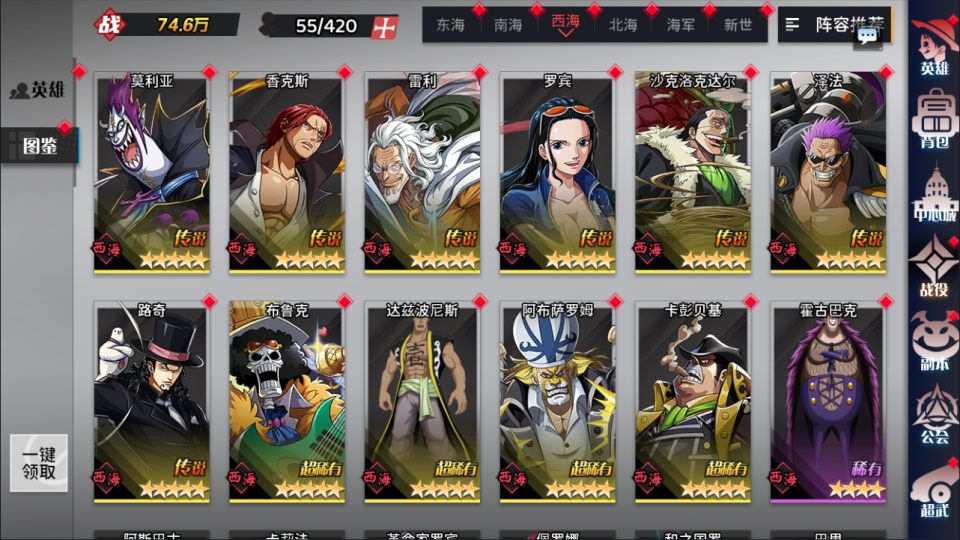
Task: Select the 罗宾 hero card
Action: 557,172
